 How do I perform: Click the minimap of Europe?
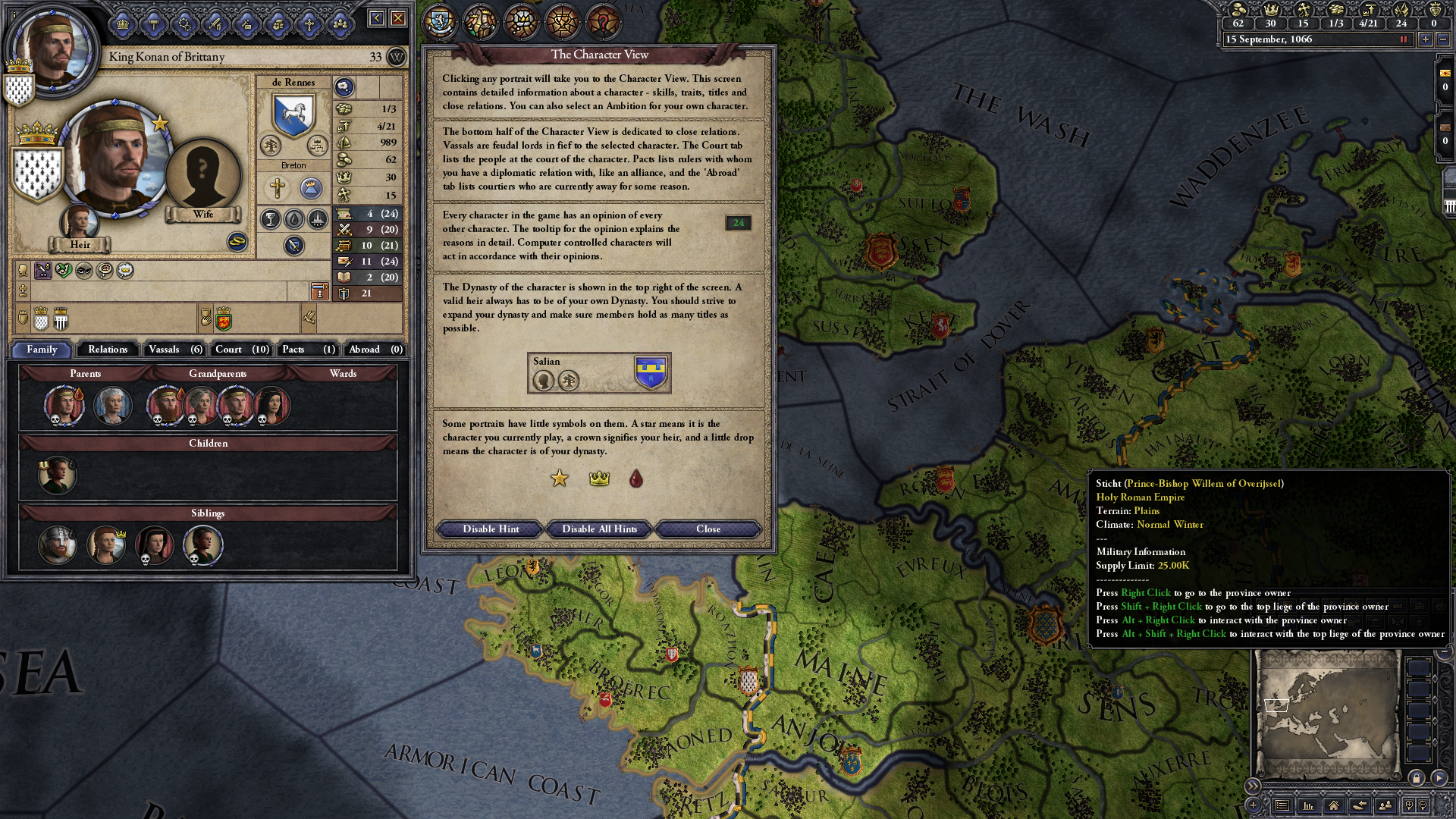point(1326,713)
